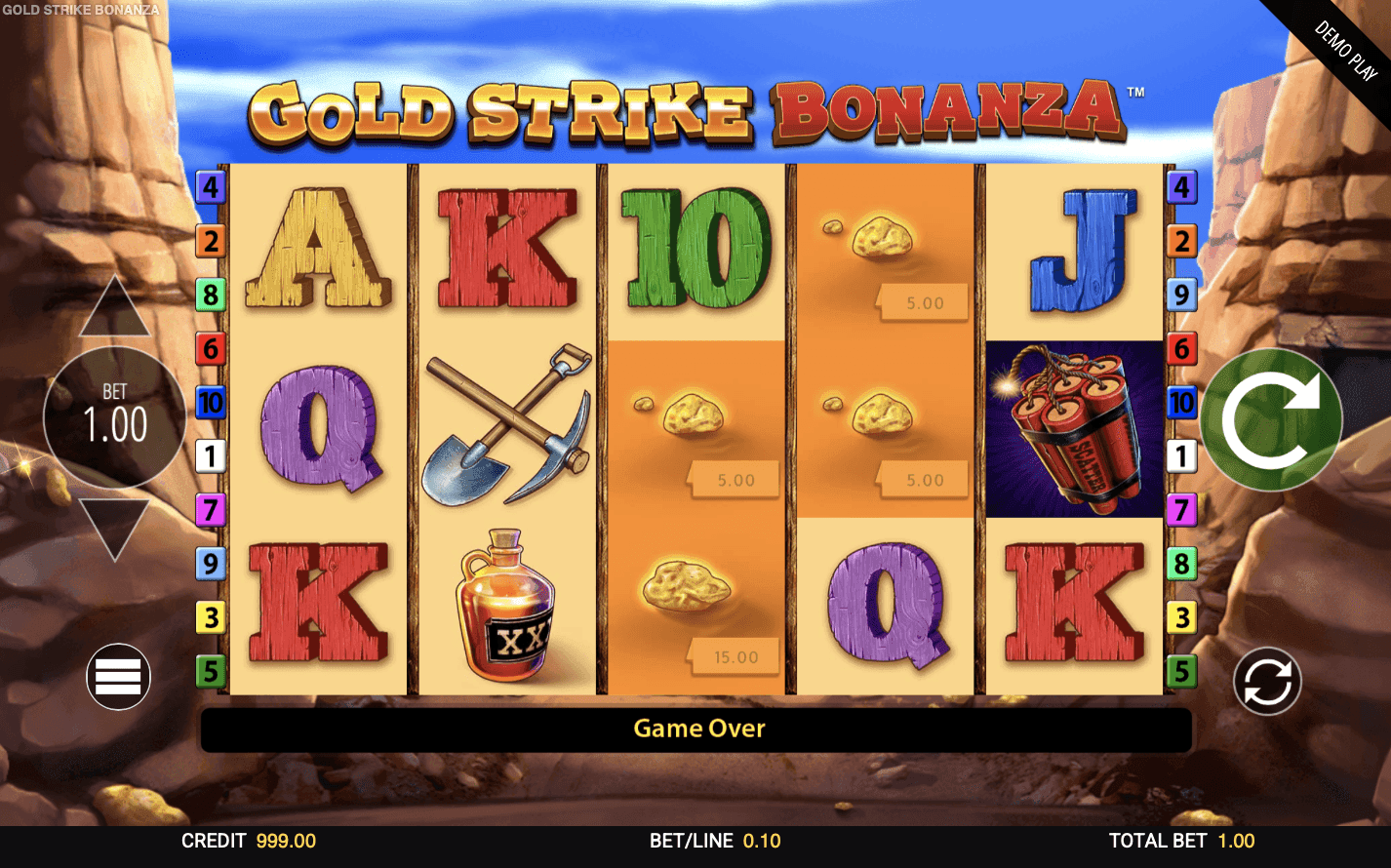The image size is (1391, 868).
Task: Select payline 1 badge on the left
Action: (x=210, y=455)
